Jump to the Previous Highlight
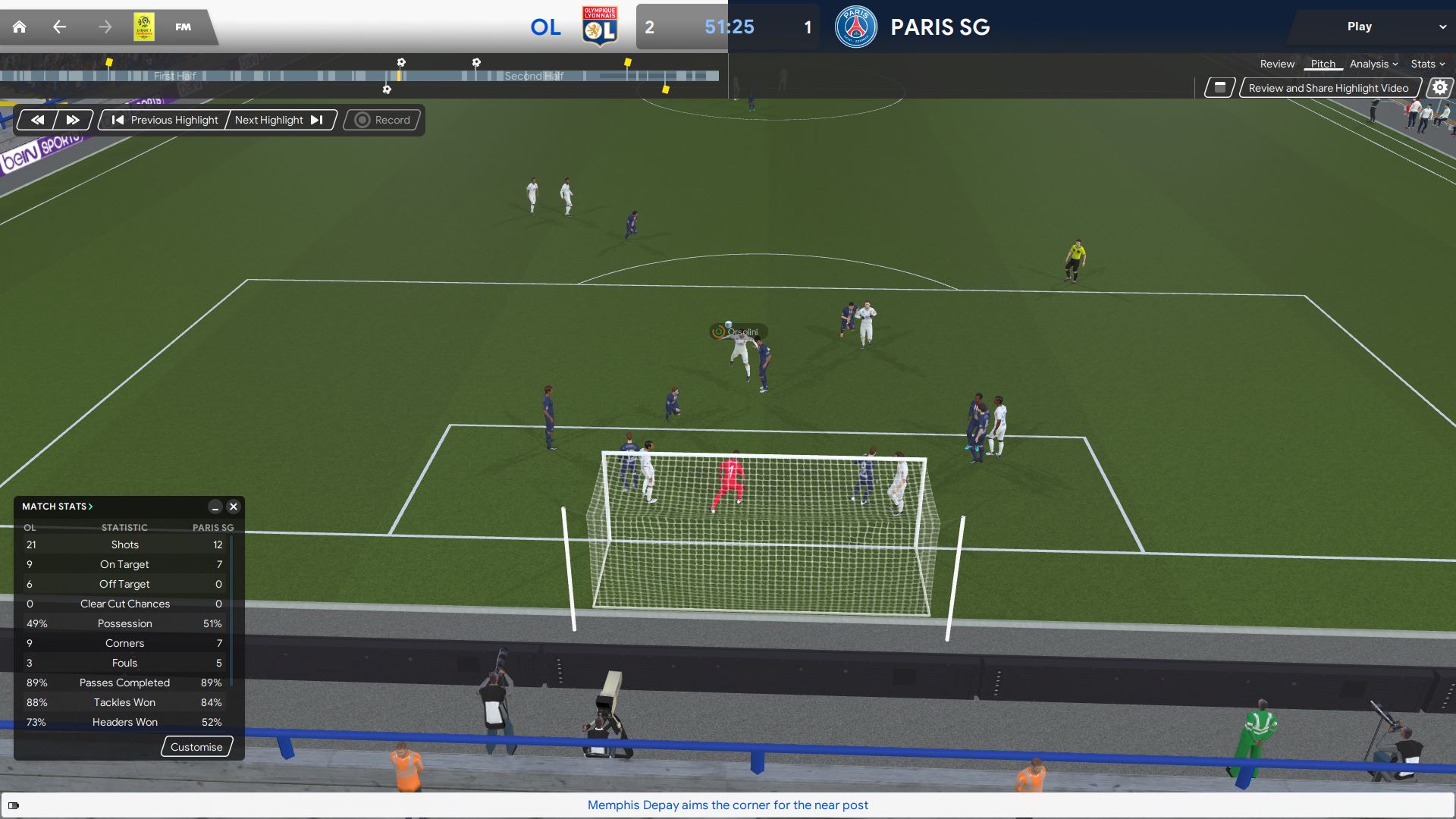Screen dimensions: 1456x819 (x=165, y=120)
